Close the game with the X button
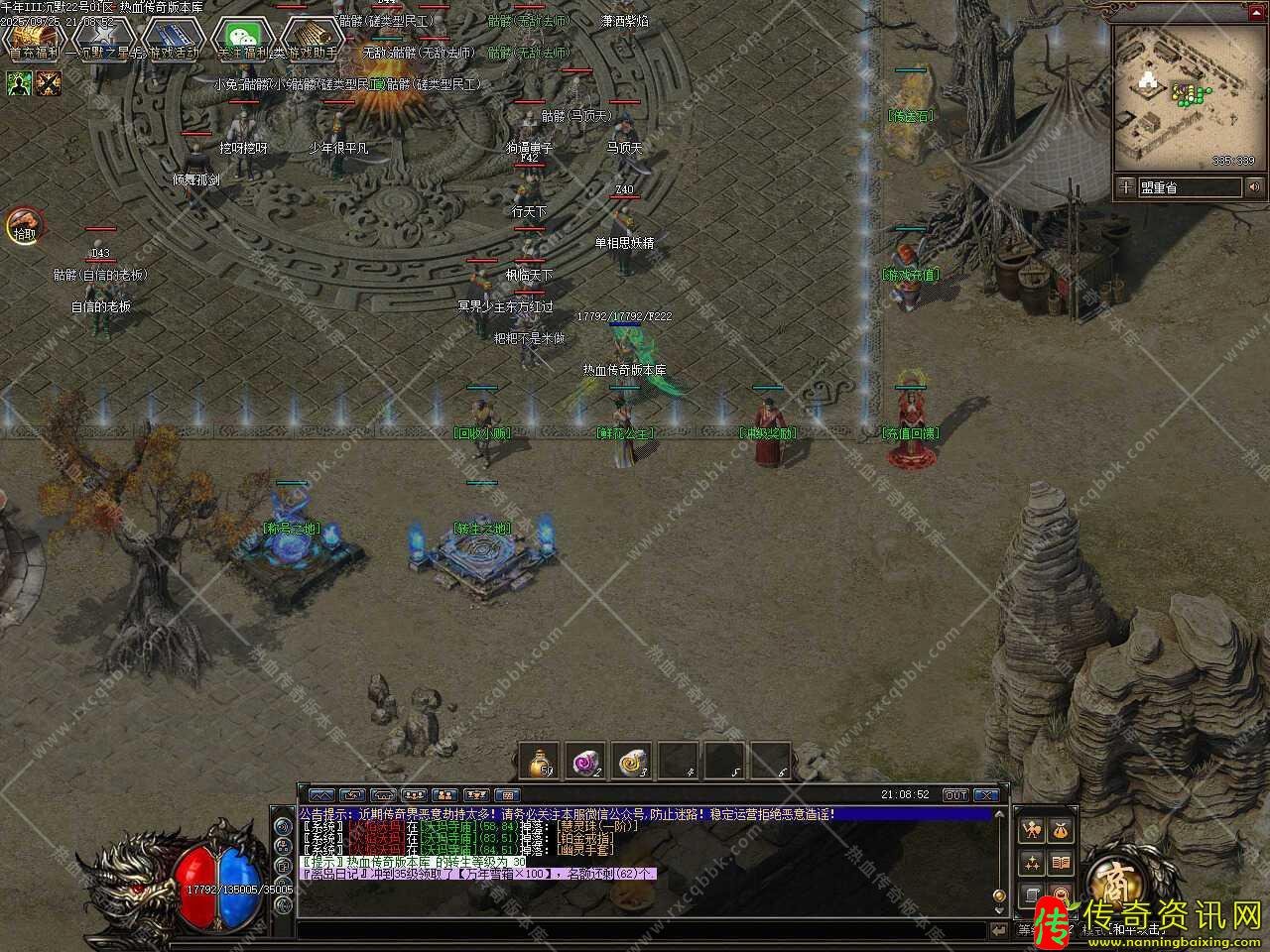Screen dimensions: 1270x952 tap(985, 794)
